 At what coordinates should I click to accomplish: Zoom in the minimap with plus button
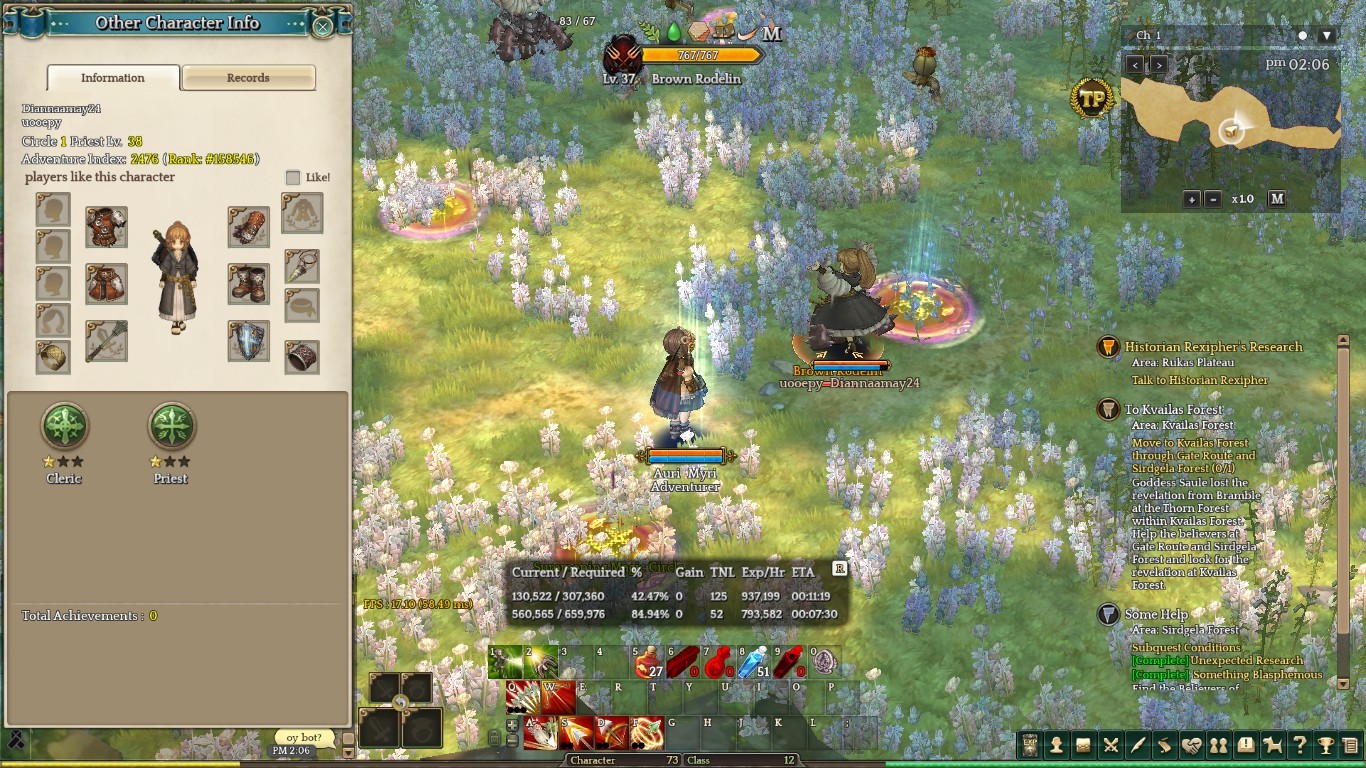click(1191, 199)
